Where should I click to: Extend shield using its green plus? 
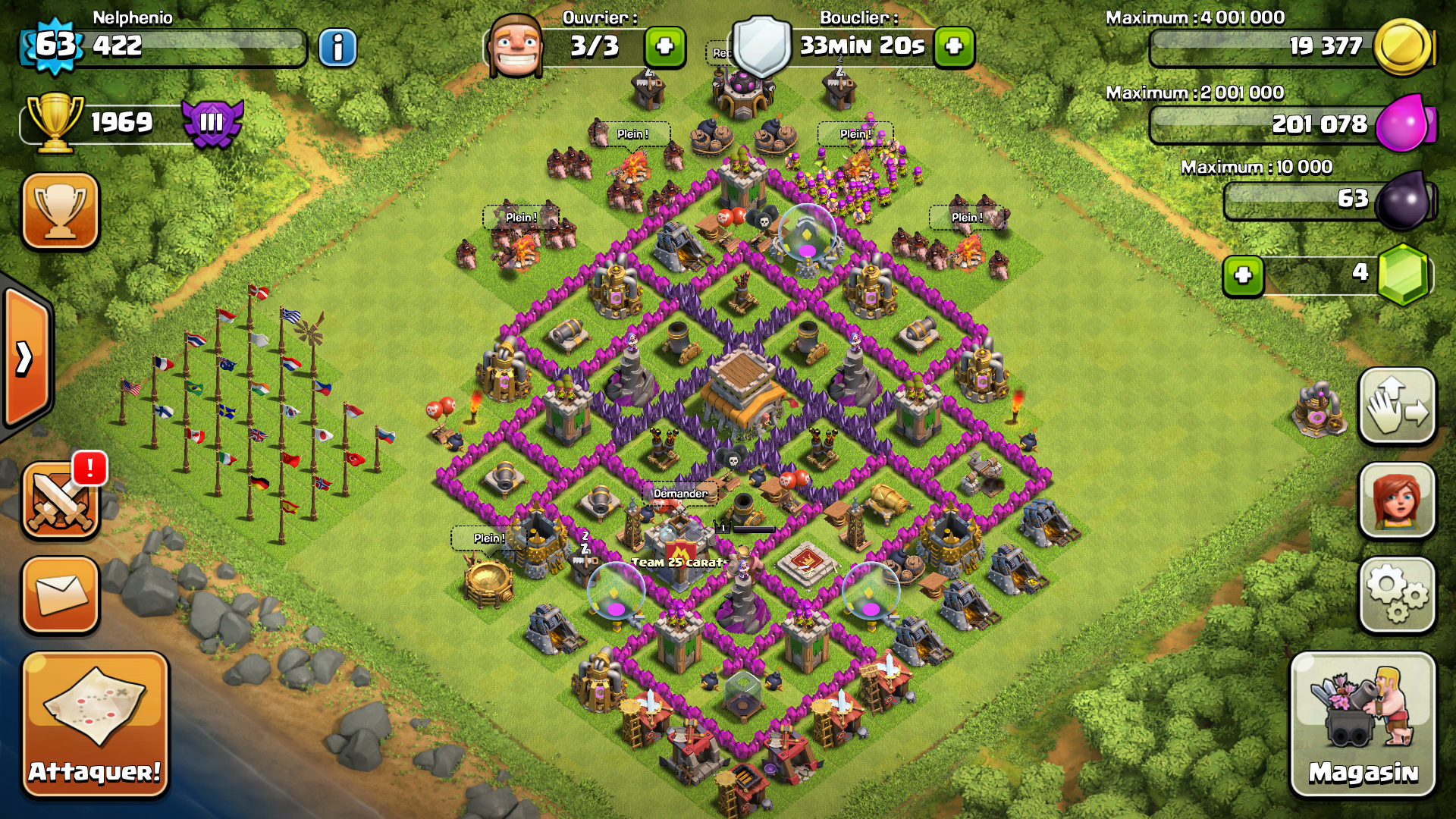coord(954,47)
